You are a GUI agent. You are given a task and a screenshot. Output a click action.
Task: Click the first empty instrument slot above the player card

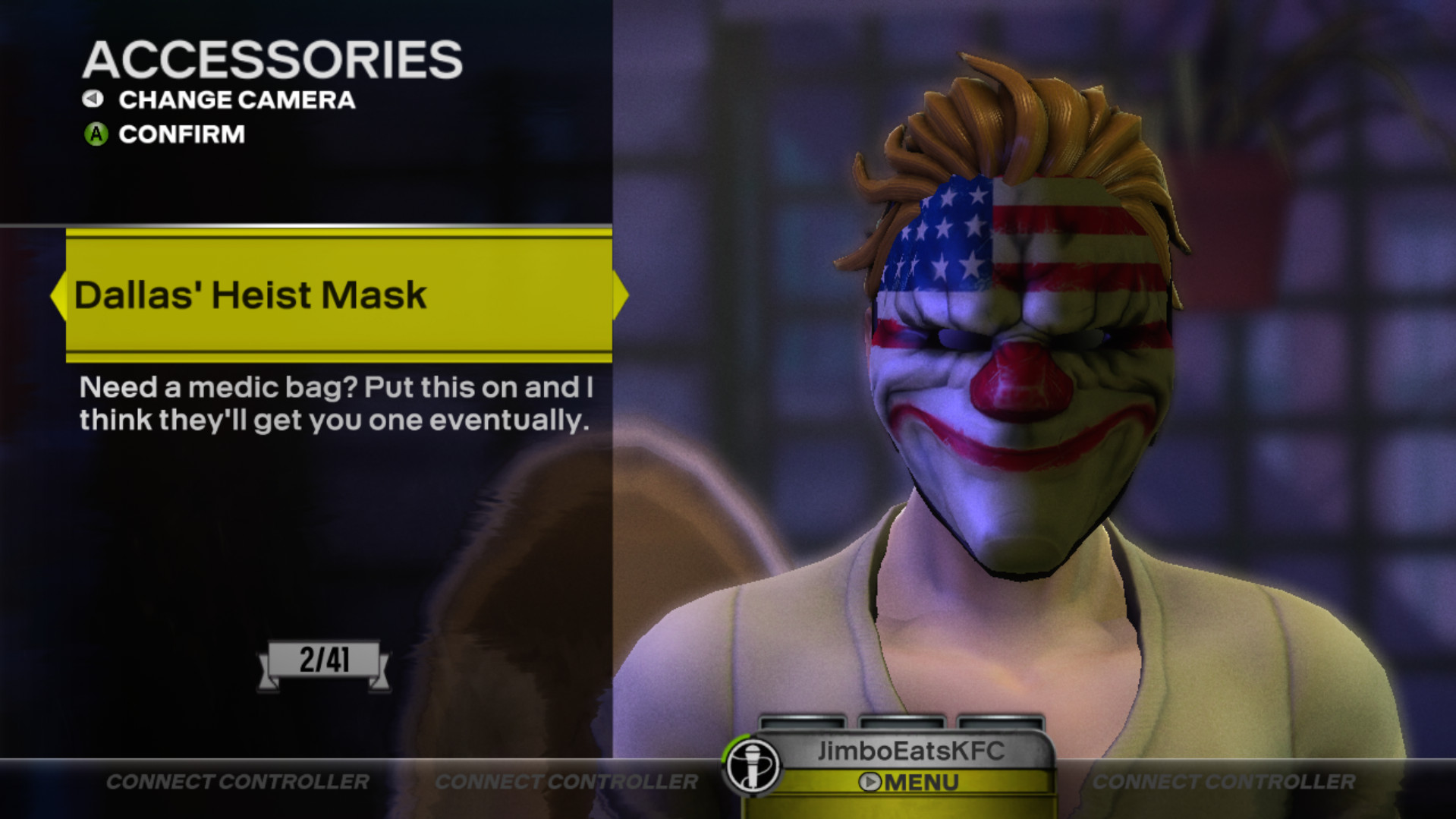point(803,722)
